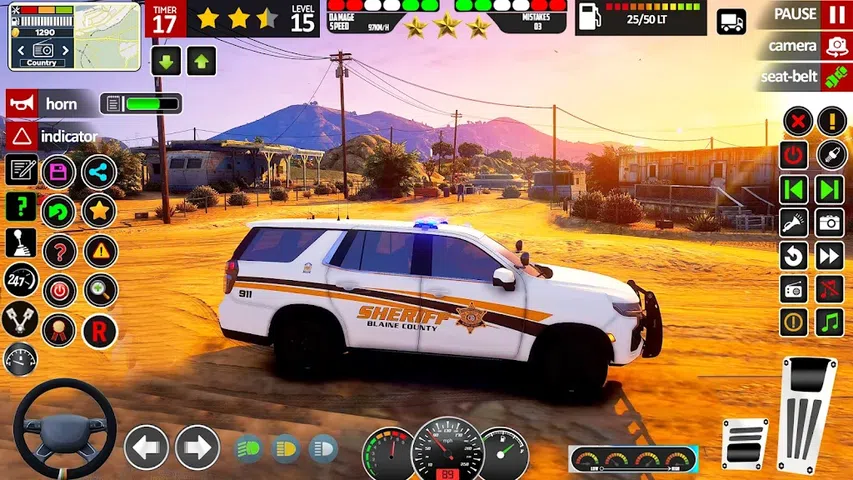This screenshot has height=480, width=853.
Task: Step on the brake pedal
Action: (745, 444)
